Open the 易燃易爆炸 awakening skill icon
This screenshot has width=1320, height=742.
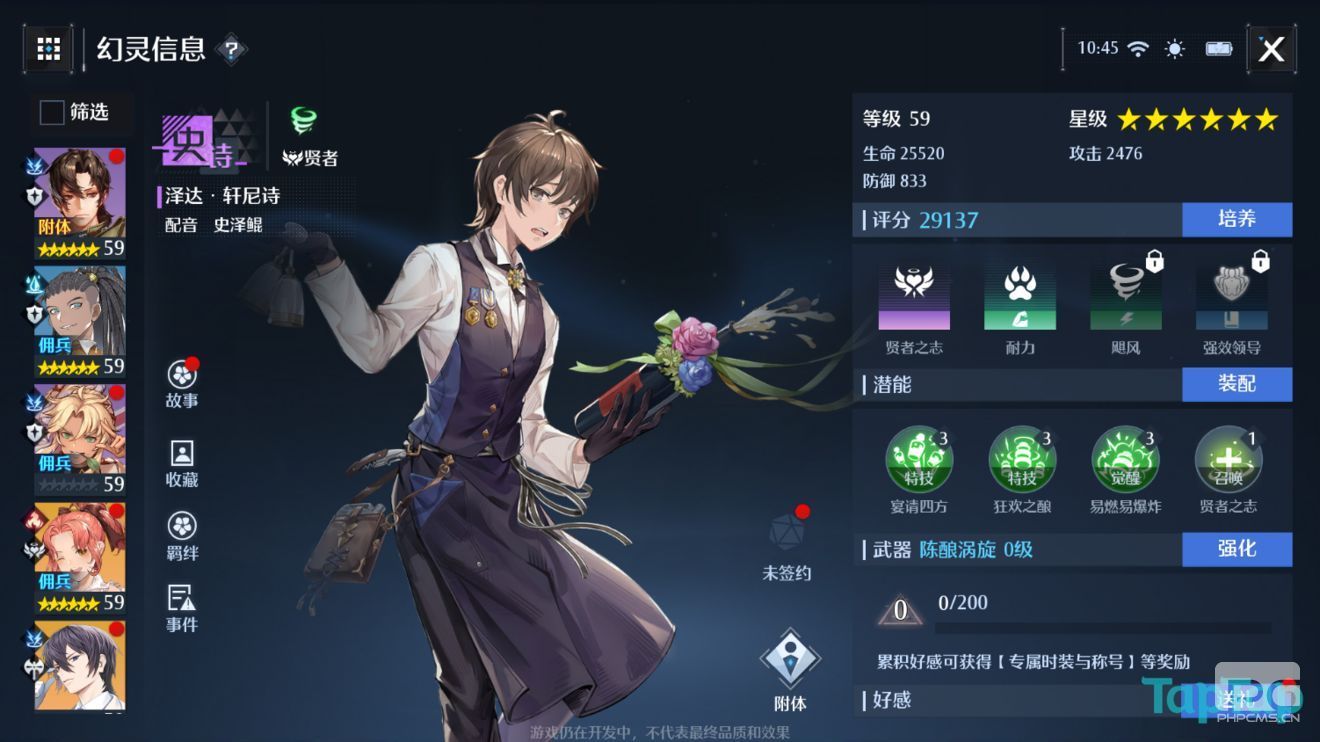(1125, 459)
